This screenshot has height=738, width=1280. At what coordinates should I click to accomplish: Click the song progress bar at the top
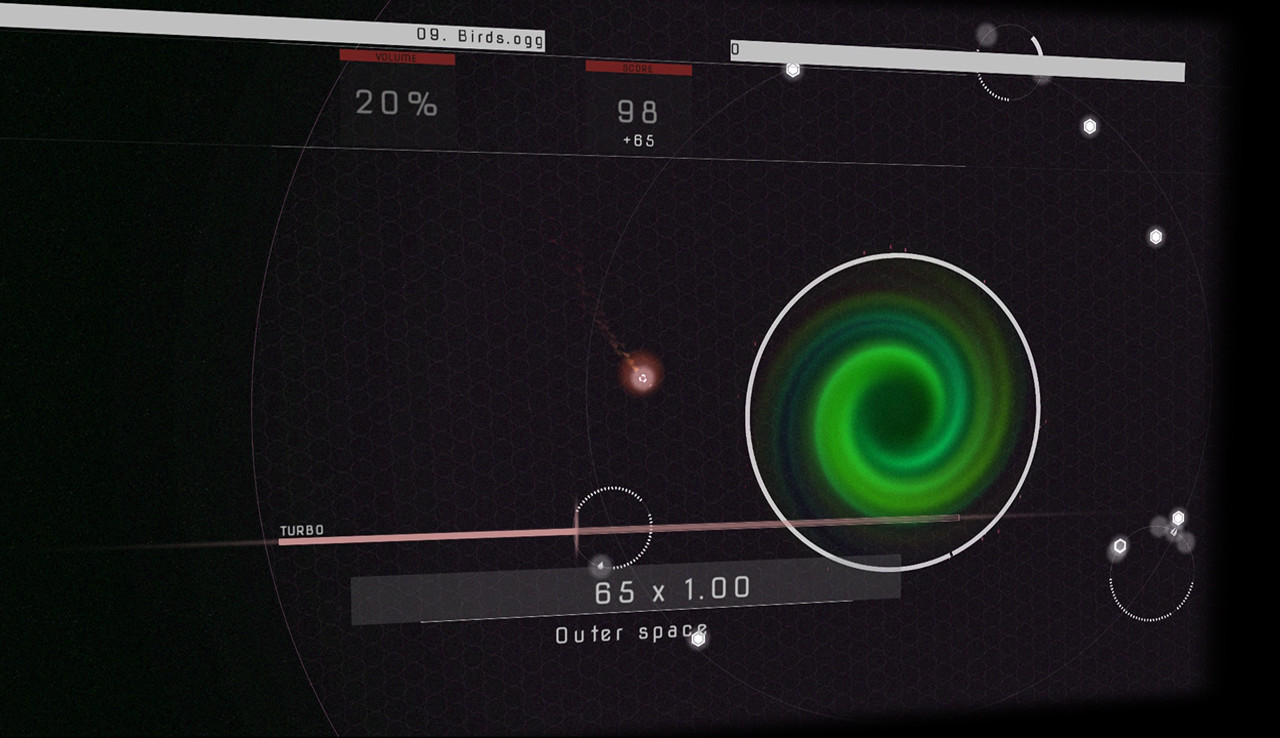click(x=950, y=58)
